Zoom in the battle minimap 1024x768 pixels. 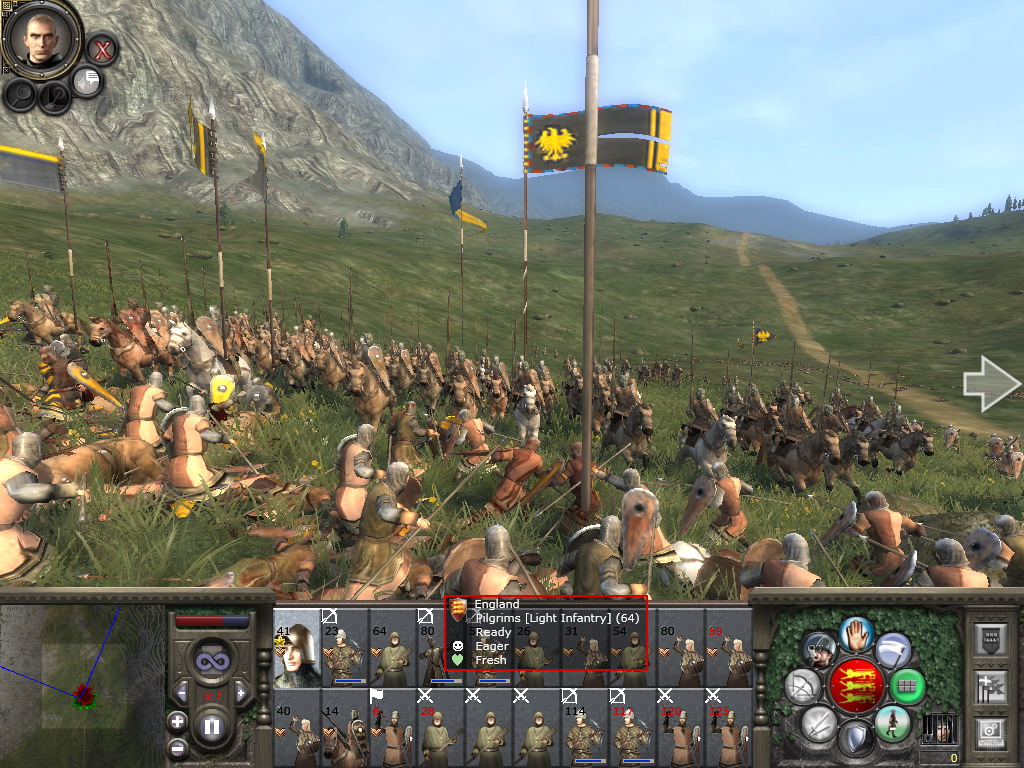pyautogui.click(x=178, y=721)
